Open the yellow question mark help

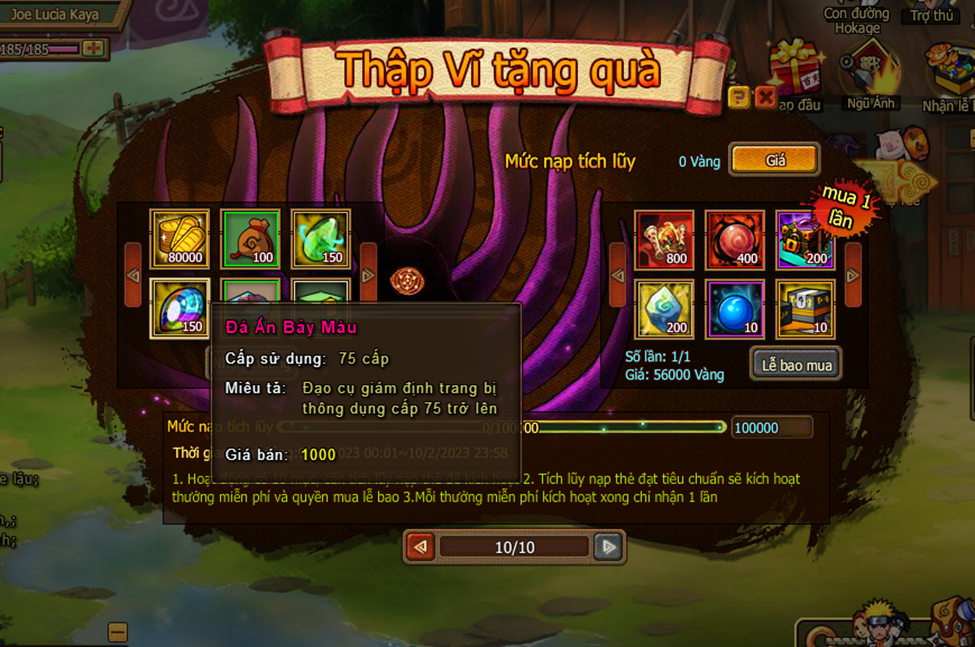point(739,97)
